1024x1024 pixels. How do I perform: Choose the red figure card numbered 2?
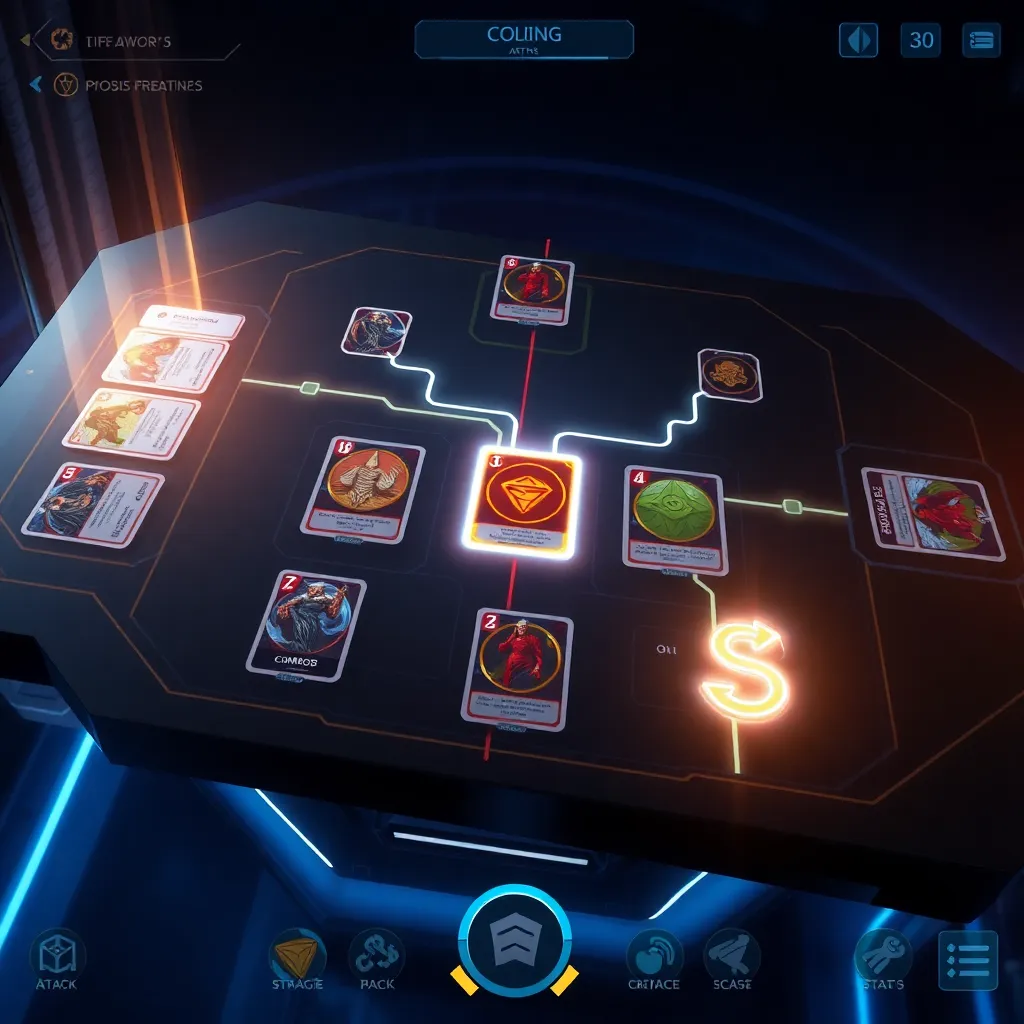[x=517, y=666]
